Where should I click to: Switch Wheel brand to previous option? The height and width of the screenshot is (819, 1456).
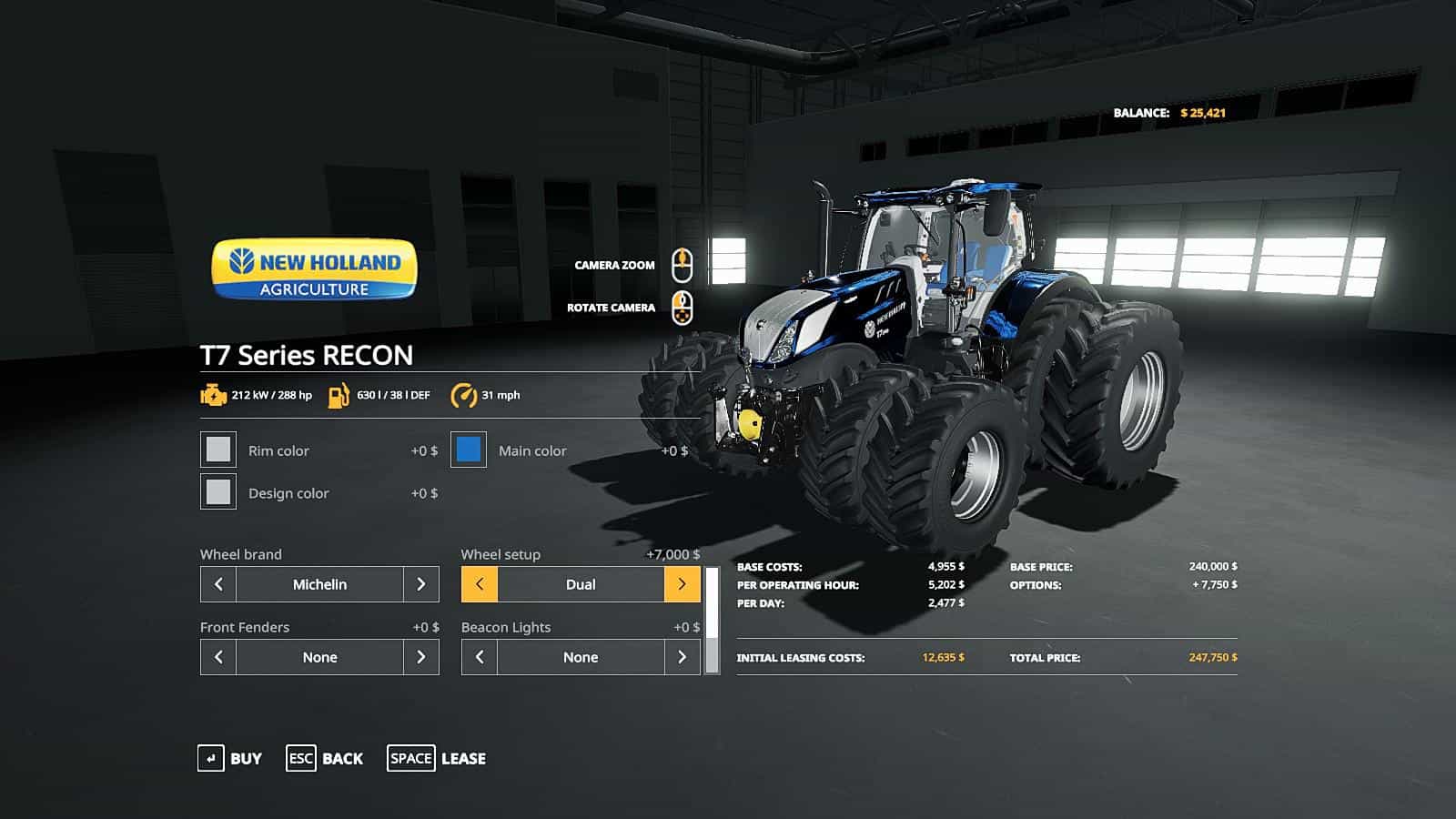[x=218, y=584]
